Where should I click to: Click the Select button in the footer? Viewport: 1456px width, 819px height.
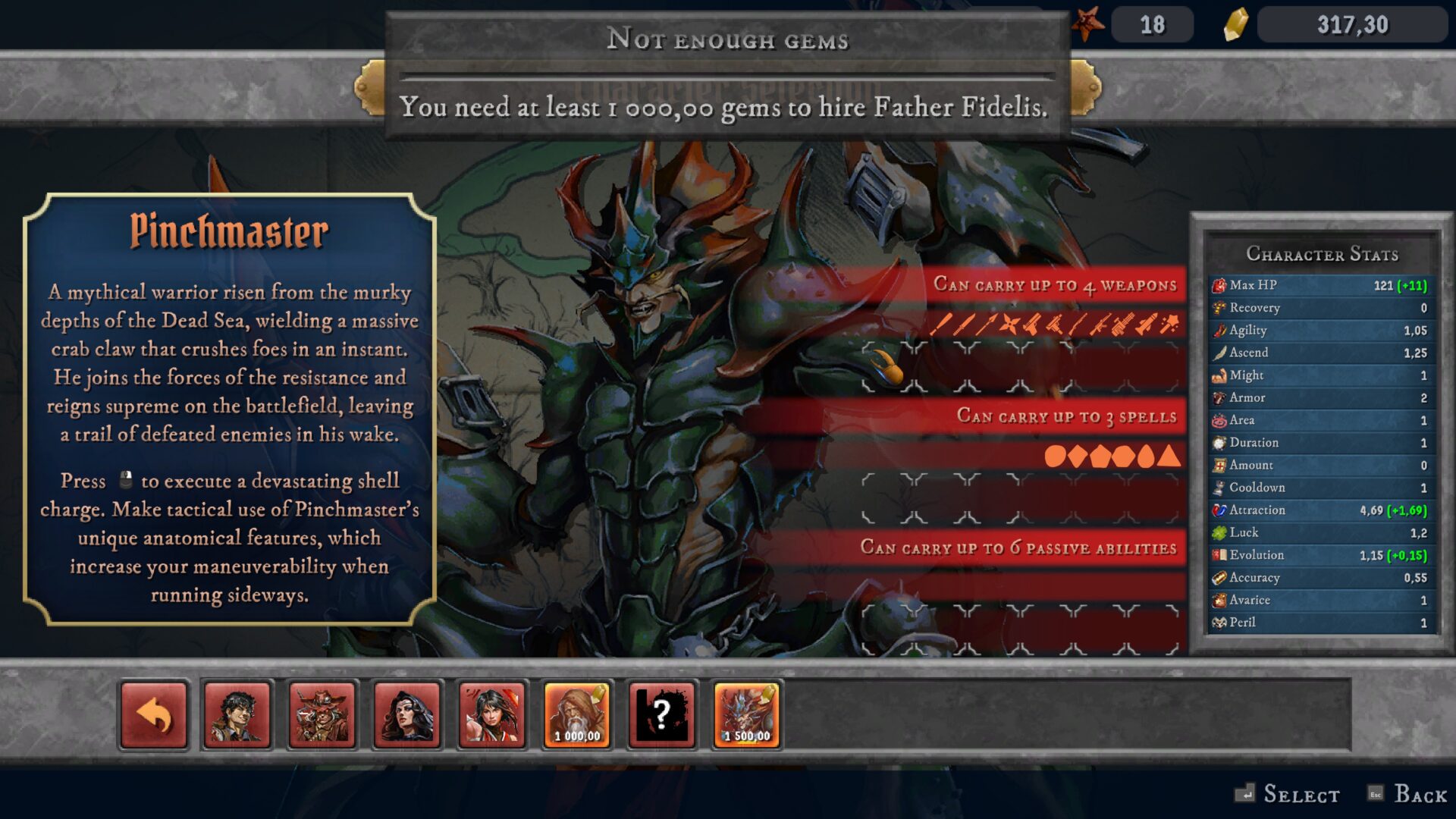point(1288,794)
